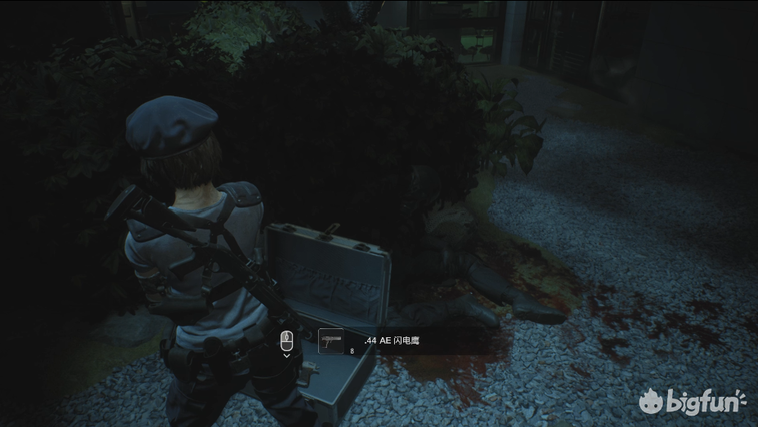Viewport: 758px width, 427px height.
Task: Select the .44 AE Lightning Hawk item icon
Action: click(x=331, y=341)
